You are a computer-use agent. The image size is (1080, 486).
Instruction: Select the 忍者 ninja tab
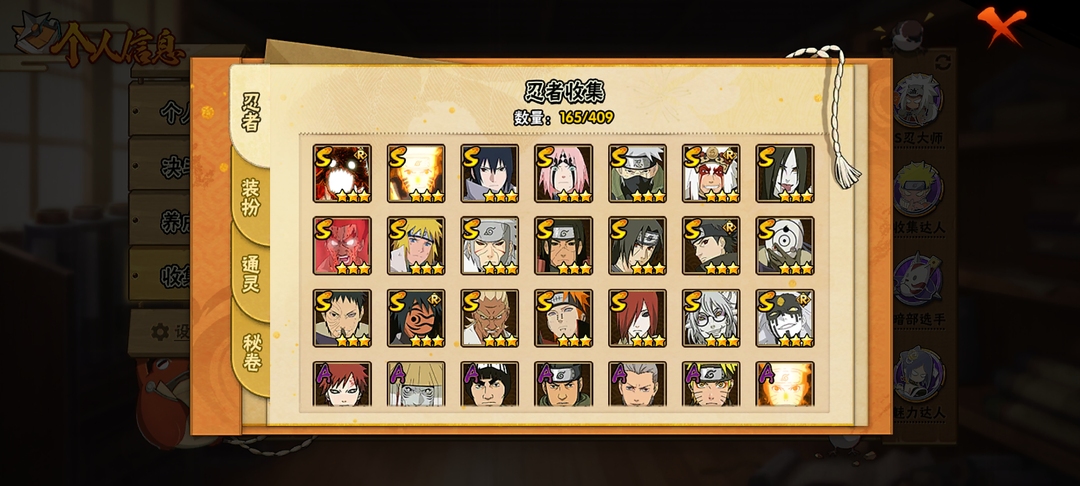250,110
